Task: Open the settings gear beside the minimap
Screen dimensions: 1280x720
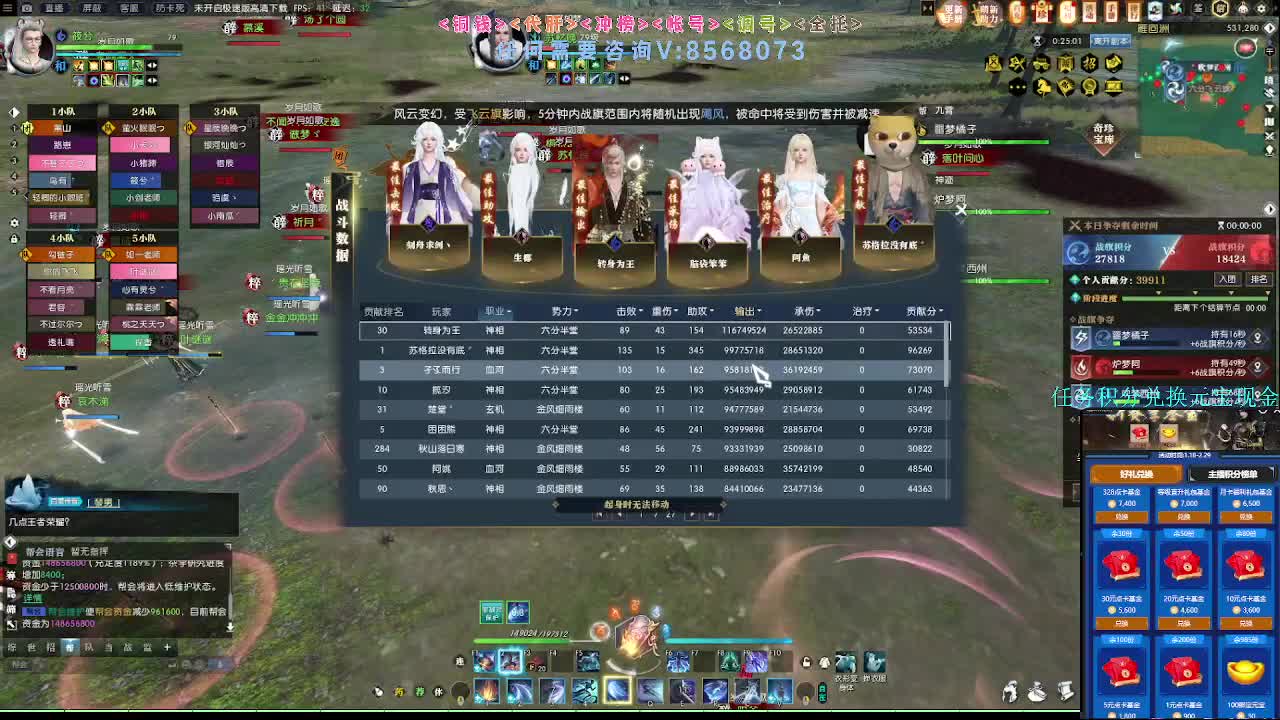Action: point(1262,7)
